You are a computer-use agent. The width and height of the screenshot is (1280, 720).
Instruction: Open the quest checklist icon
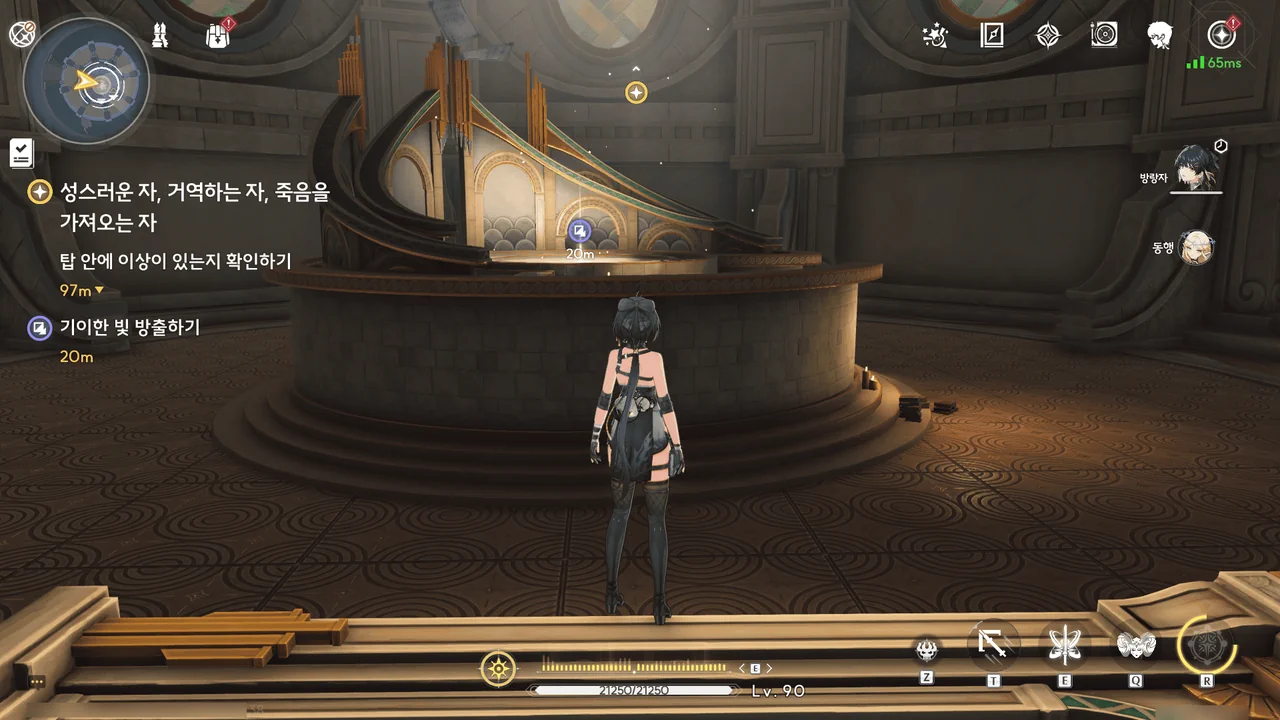click(21, 153)
